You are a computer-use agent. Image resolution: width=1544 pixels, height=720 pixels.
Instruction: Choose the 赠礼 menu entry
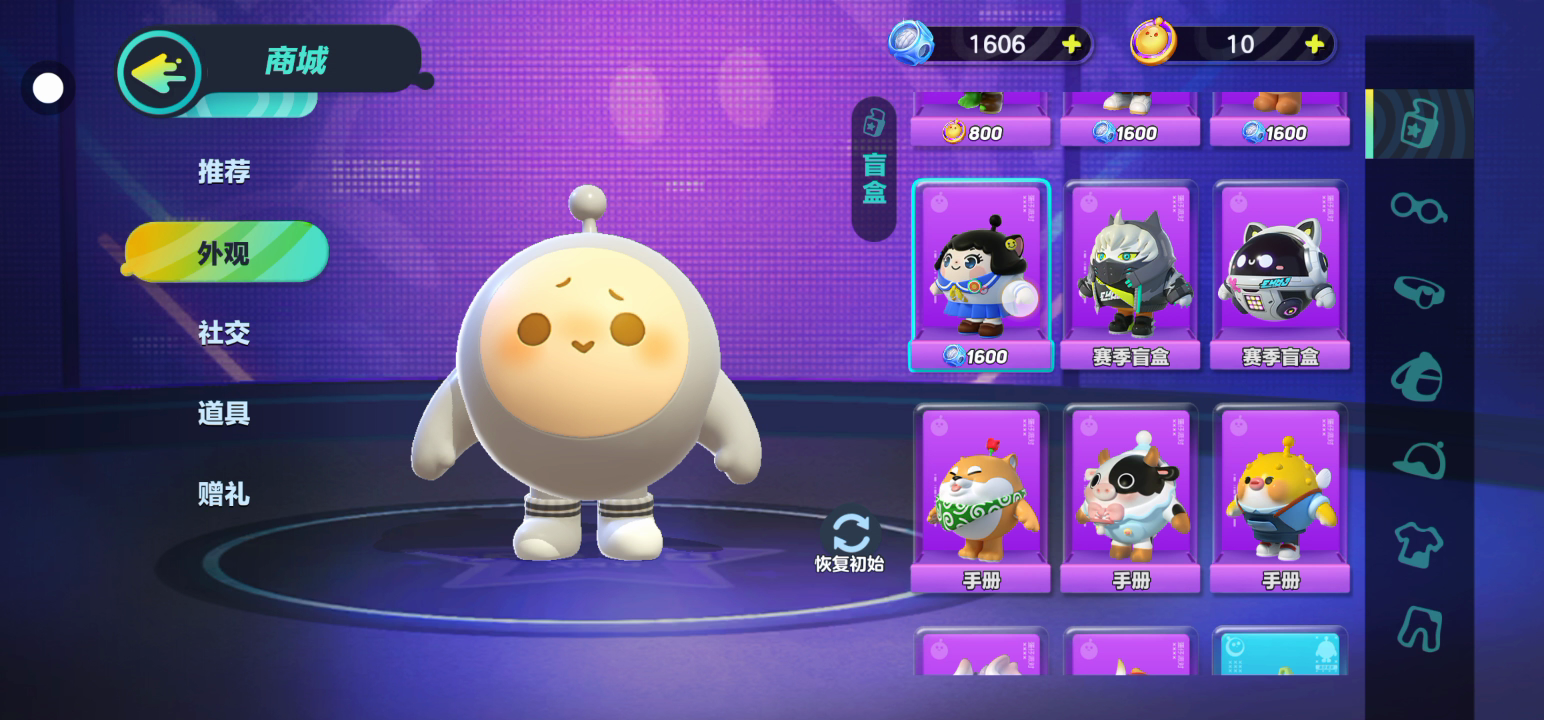(x=223, y=494)
